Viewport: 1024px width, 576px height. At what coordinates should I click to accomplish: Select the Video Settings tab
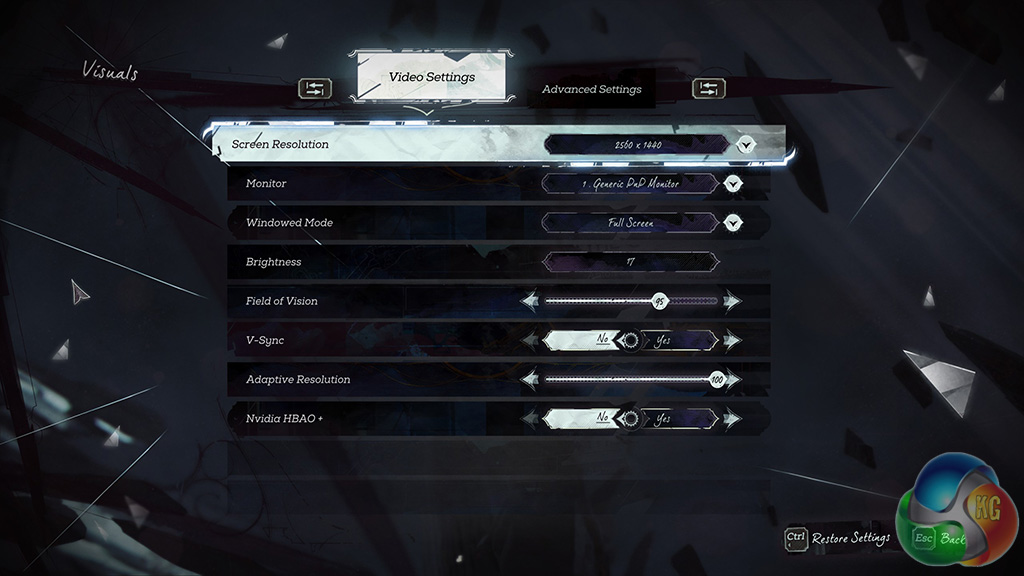pyautogui.click(x=431, y=77)
